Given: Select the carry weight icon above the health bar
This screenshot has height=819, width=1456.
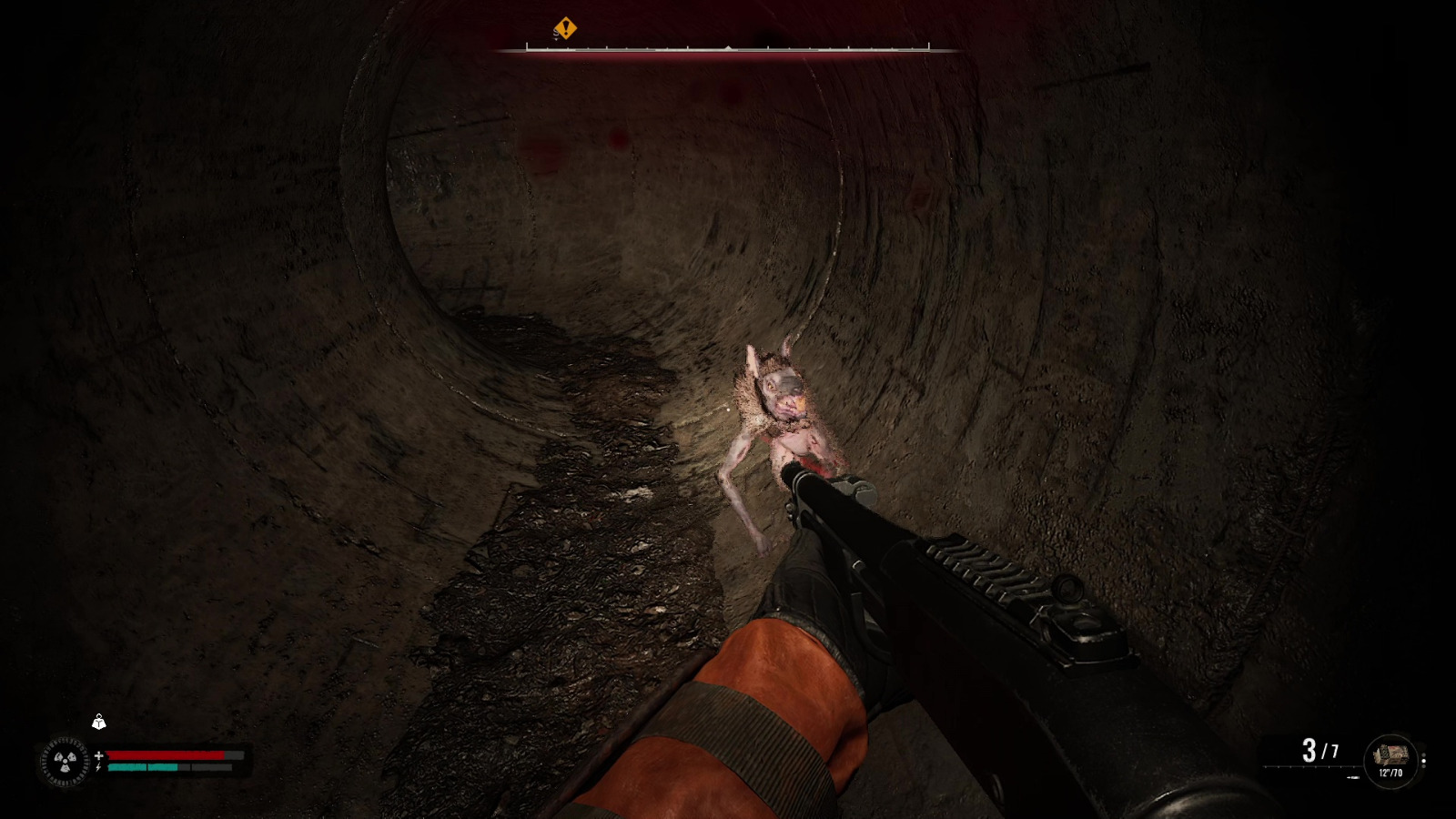Looking at the screenshot, I should 99,722.
